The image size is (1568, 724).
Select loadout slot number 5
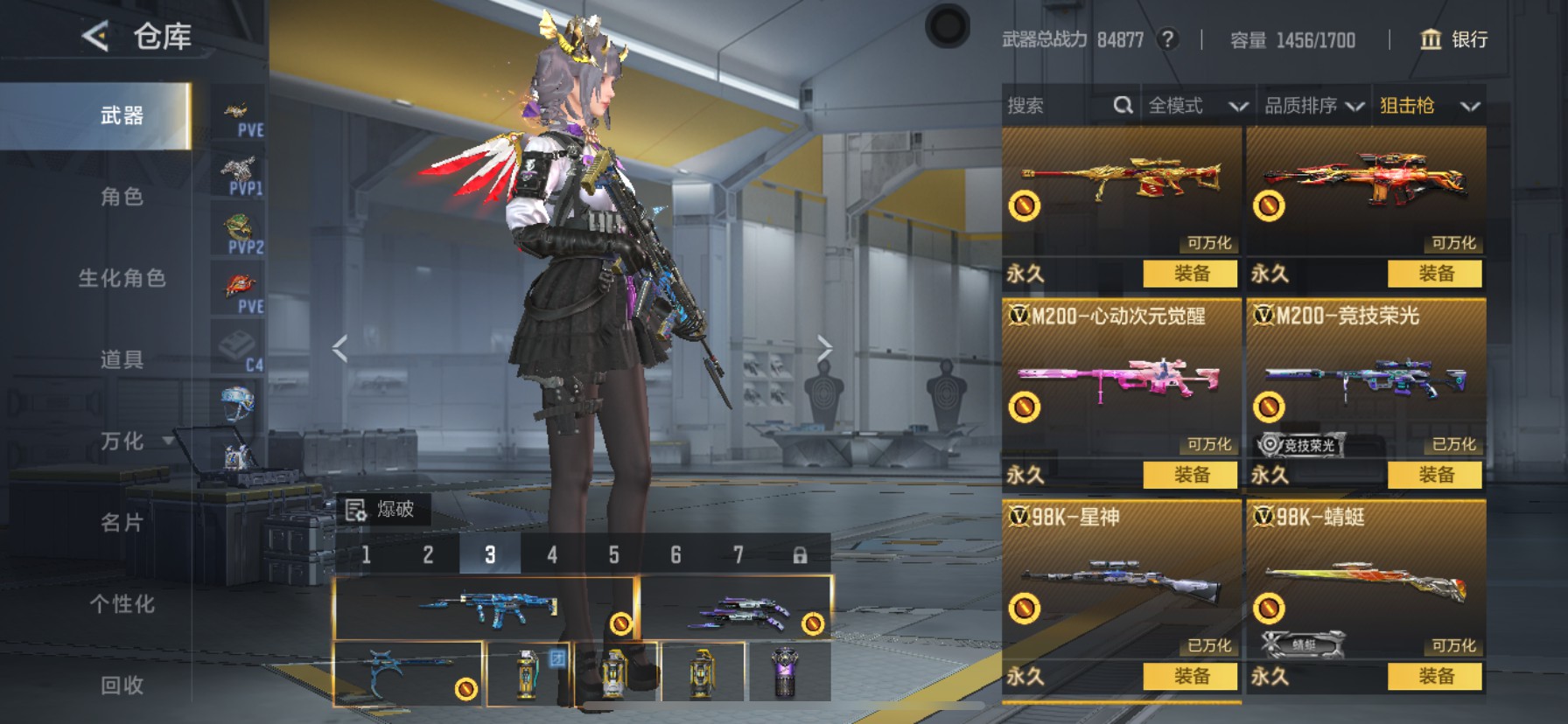tap(613, 554)
